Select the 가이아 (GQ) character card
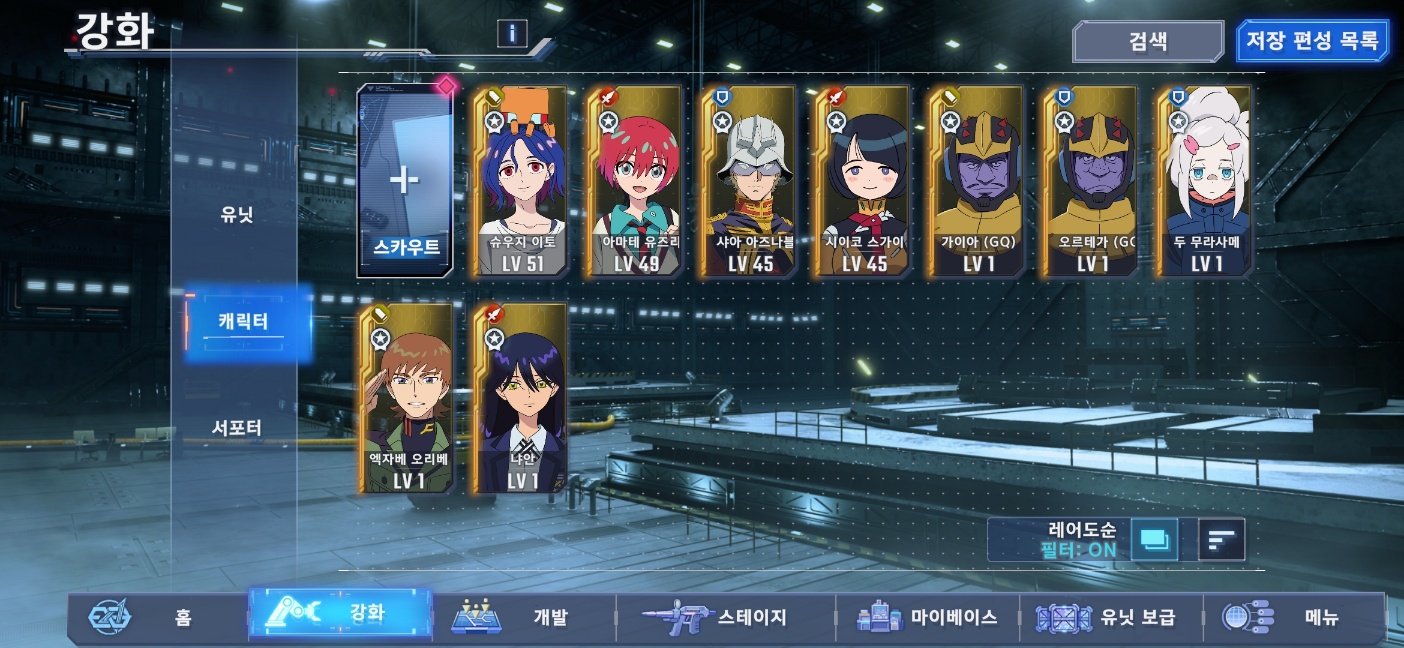This screenshot has width=1404, height=648. pyautogui.click(x=974, y=181)
